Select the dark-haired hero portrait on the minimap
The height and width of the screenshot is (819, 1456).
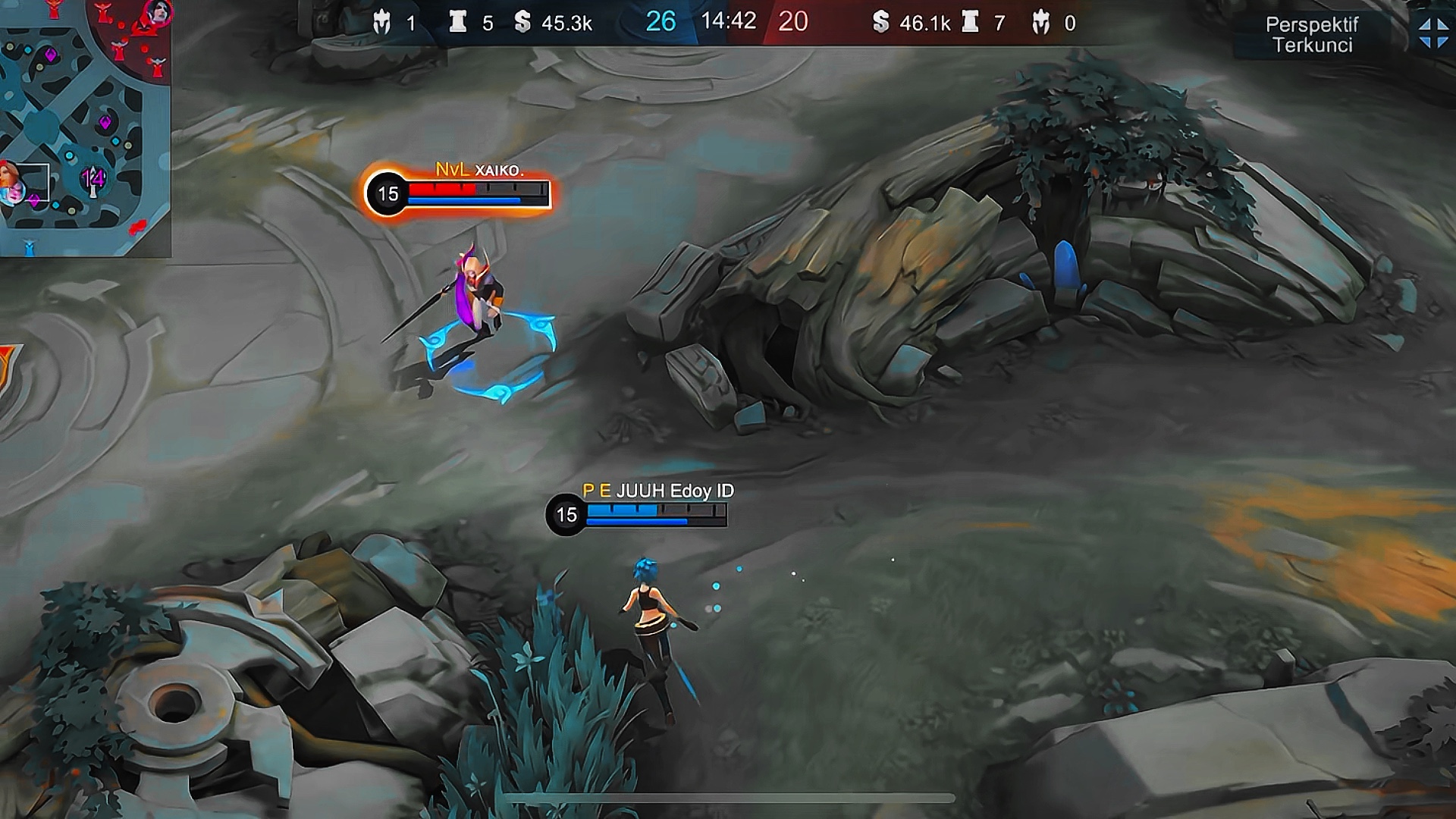pos(158,12)
